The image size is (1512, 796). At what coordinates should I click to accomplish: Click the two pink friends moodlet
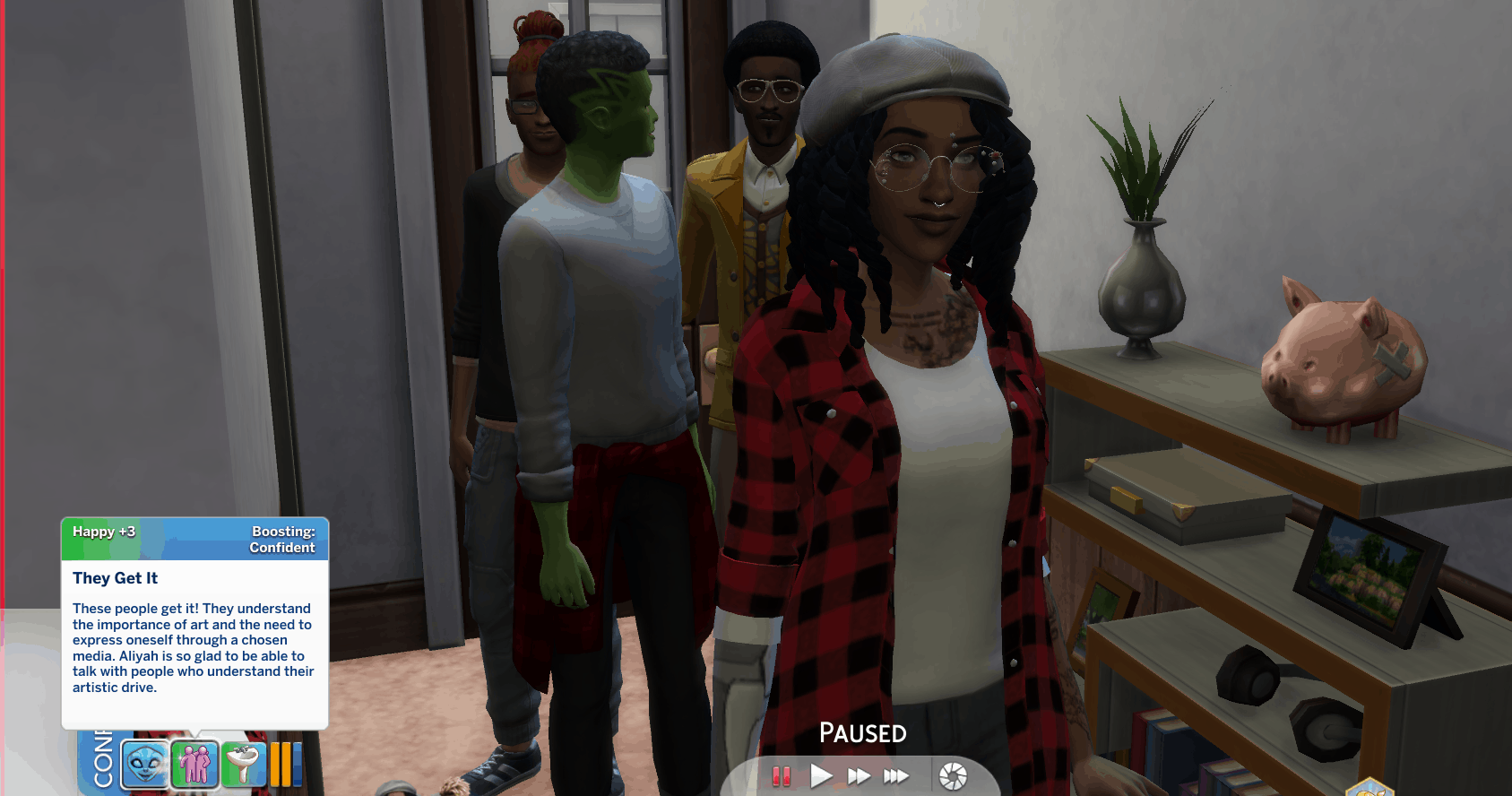(x=194, y=765)
